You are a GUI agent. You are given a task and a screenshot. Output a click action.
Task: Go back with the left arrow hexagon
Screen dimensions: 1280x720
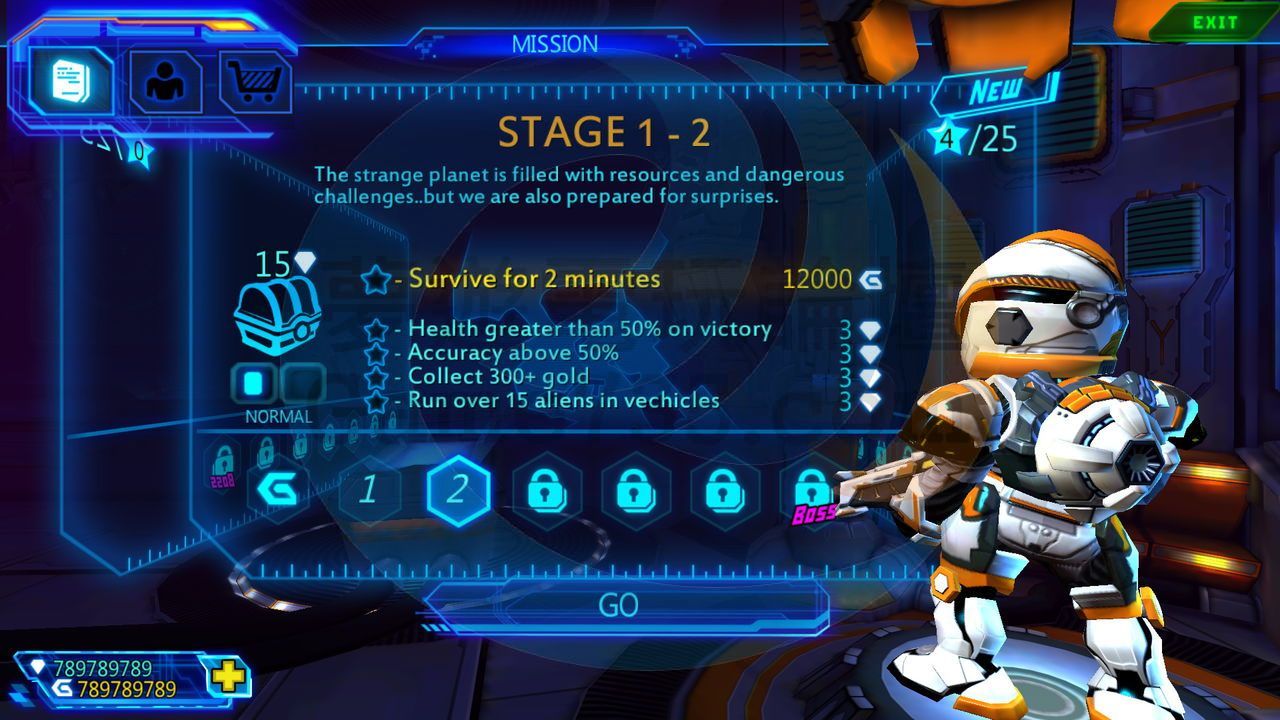tap(280, 490)
